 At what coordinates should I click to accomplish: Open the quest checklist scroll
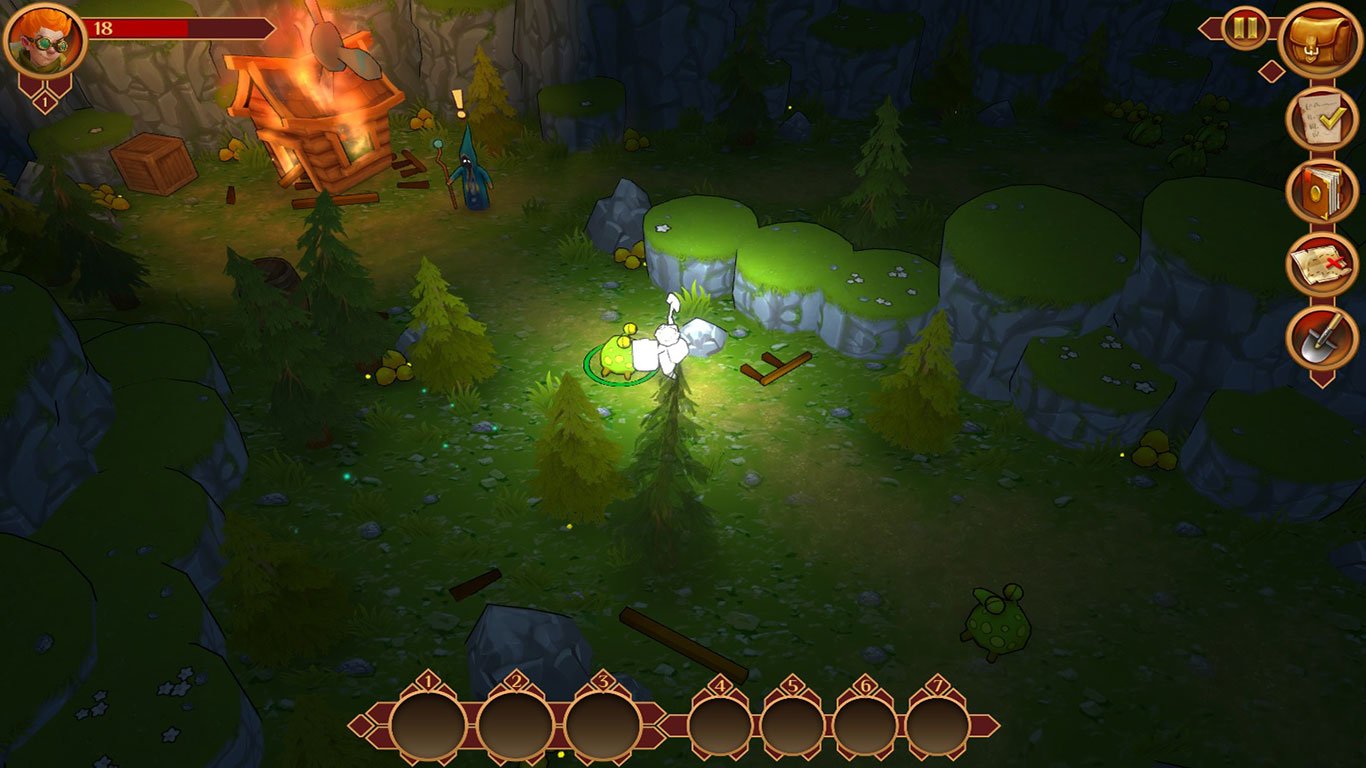point(1321,118)
